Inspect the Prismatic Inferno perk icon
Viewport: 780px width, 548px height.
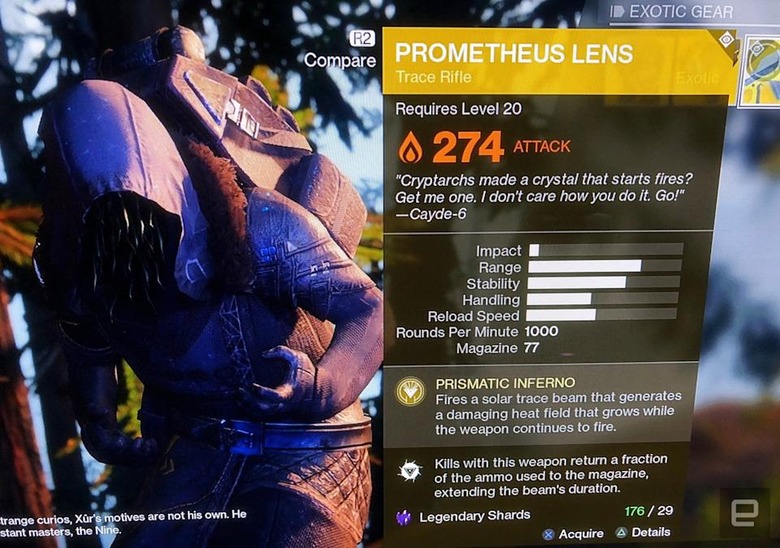(410, 391)
